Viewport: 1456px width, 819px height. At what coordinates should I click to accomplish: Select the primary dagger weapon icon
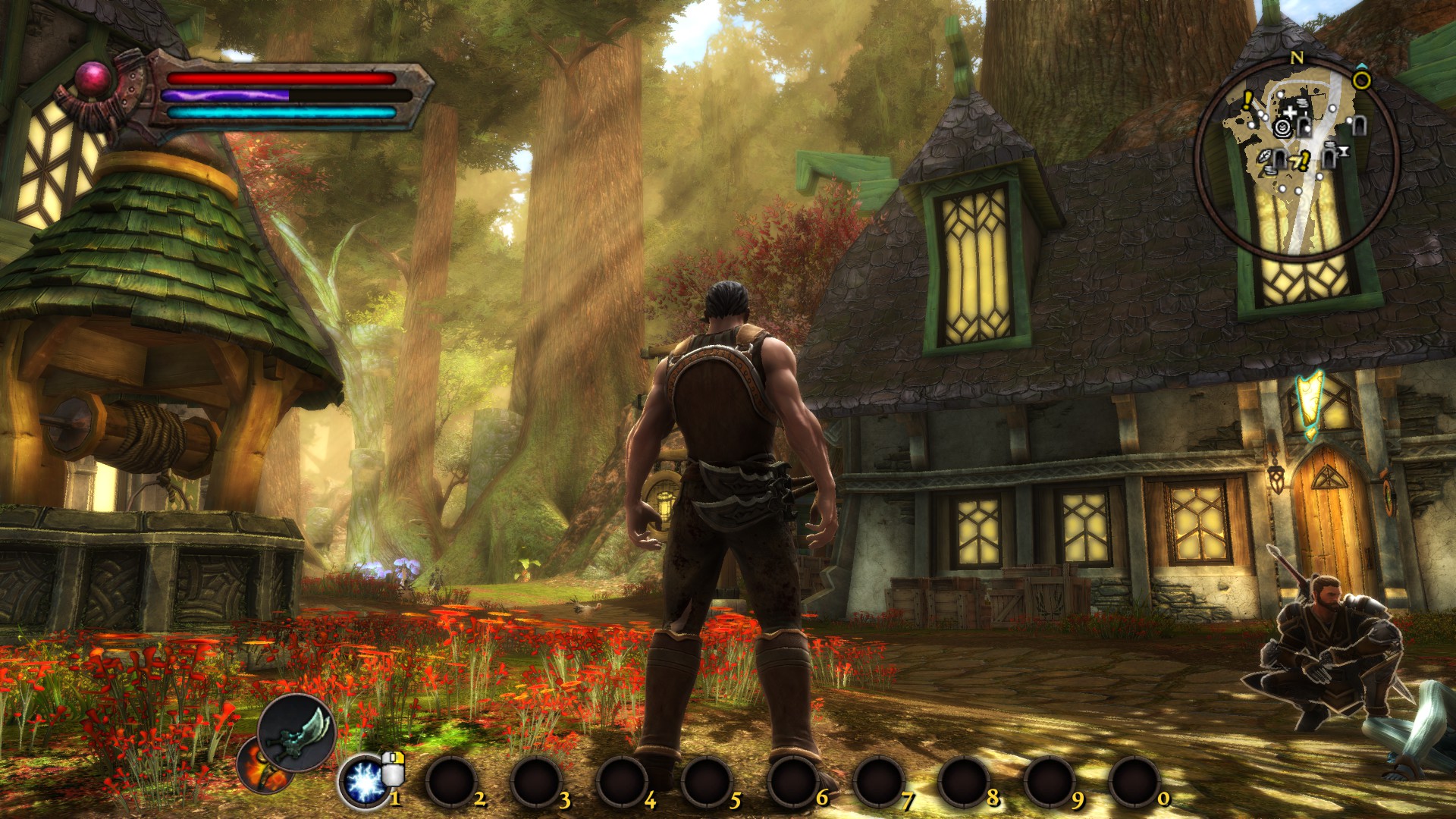pos(297,733)
